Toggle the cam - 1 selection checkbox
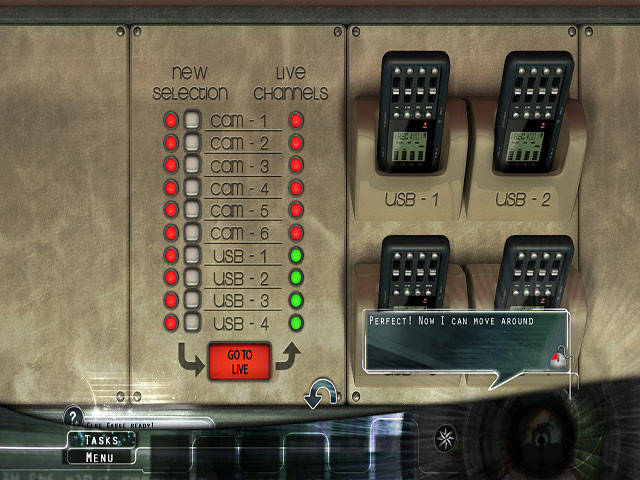The image size is (640, 480). tap(193, 121)
